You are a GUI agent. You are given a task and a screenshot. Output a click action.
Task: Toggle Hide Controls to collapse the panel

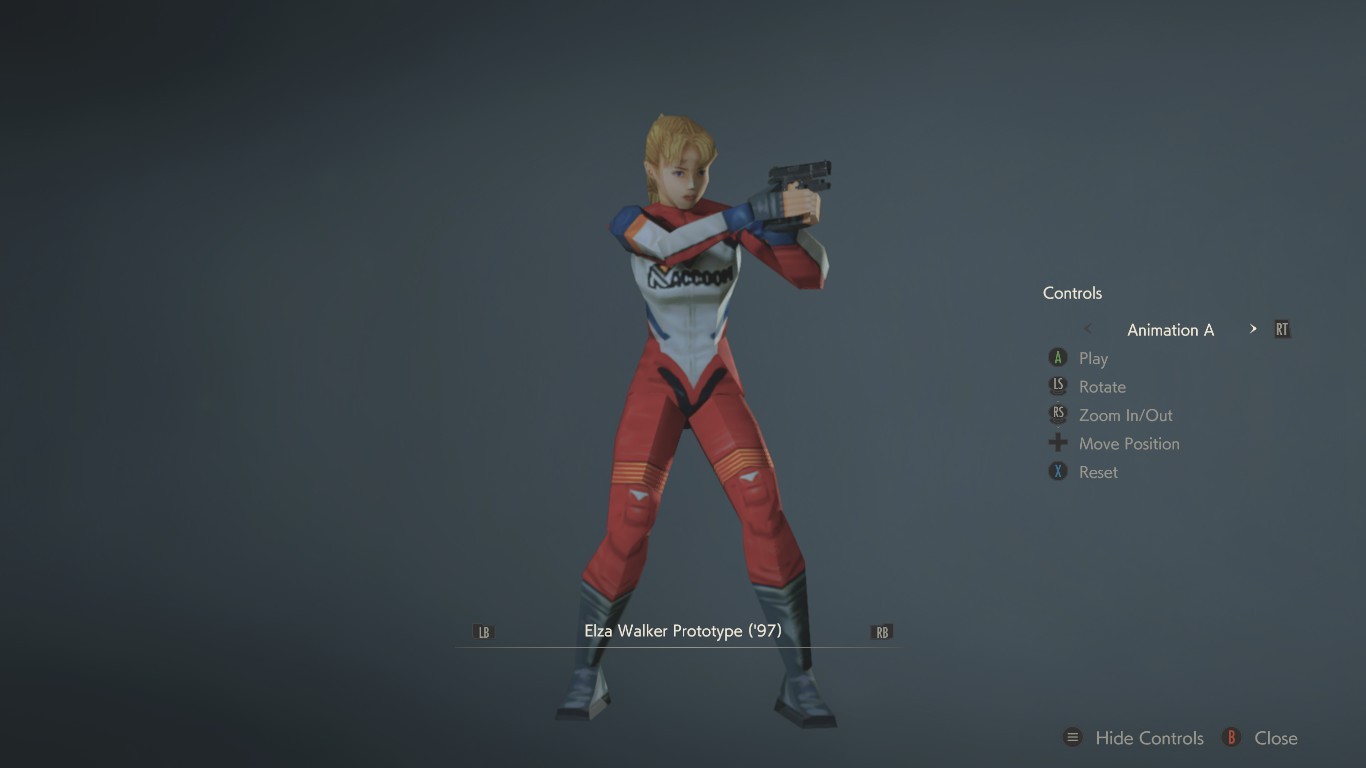click(x=1148, y=737)
